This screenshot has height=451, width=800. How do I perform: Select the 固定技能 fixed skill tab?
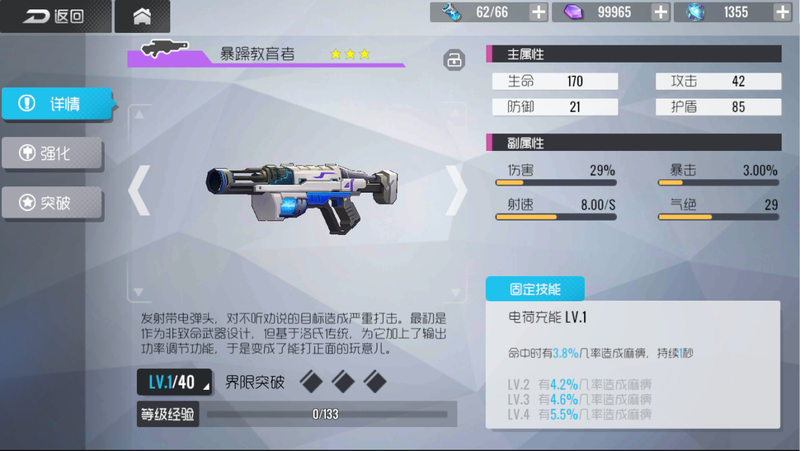[x=535, y=289]
